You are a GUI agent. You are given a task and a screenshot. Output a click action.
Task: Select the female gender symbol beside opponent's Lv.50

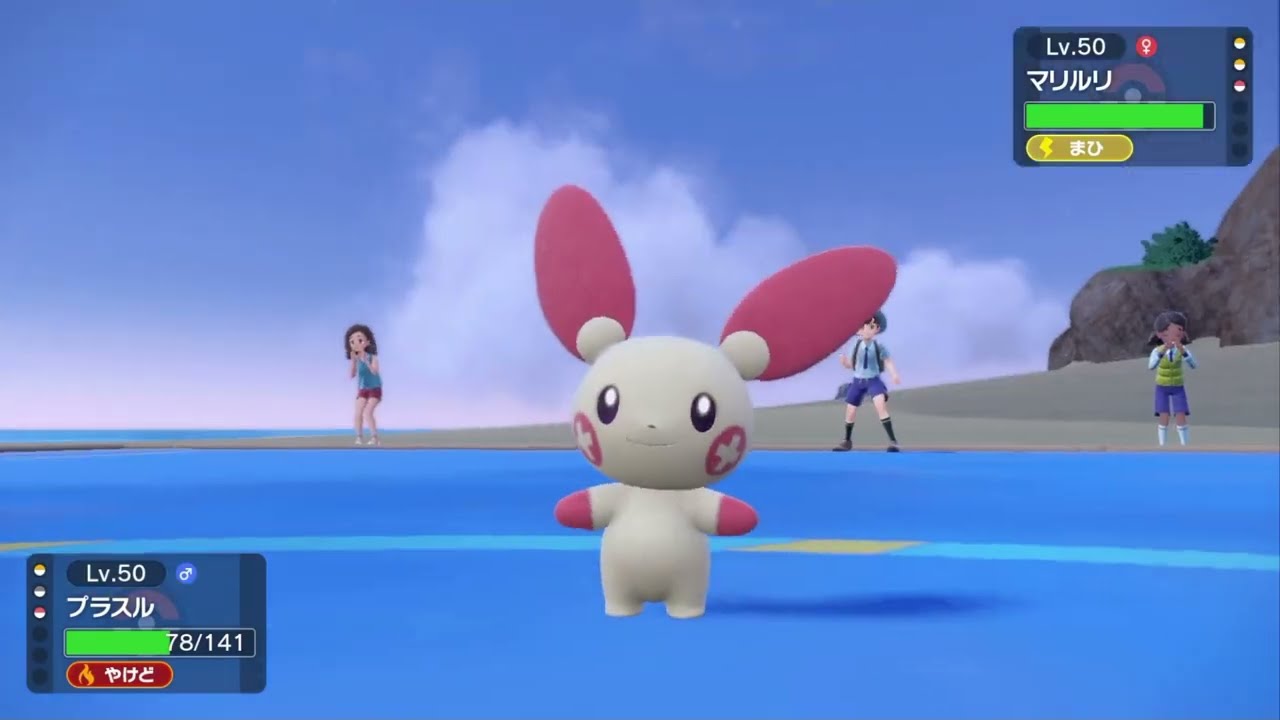click(x=1147, y=47)
